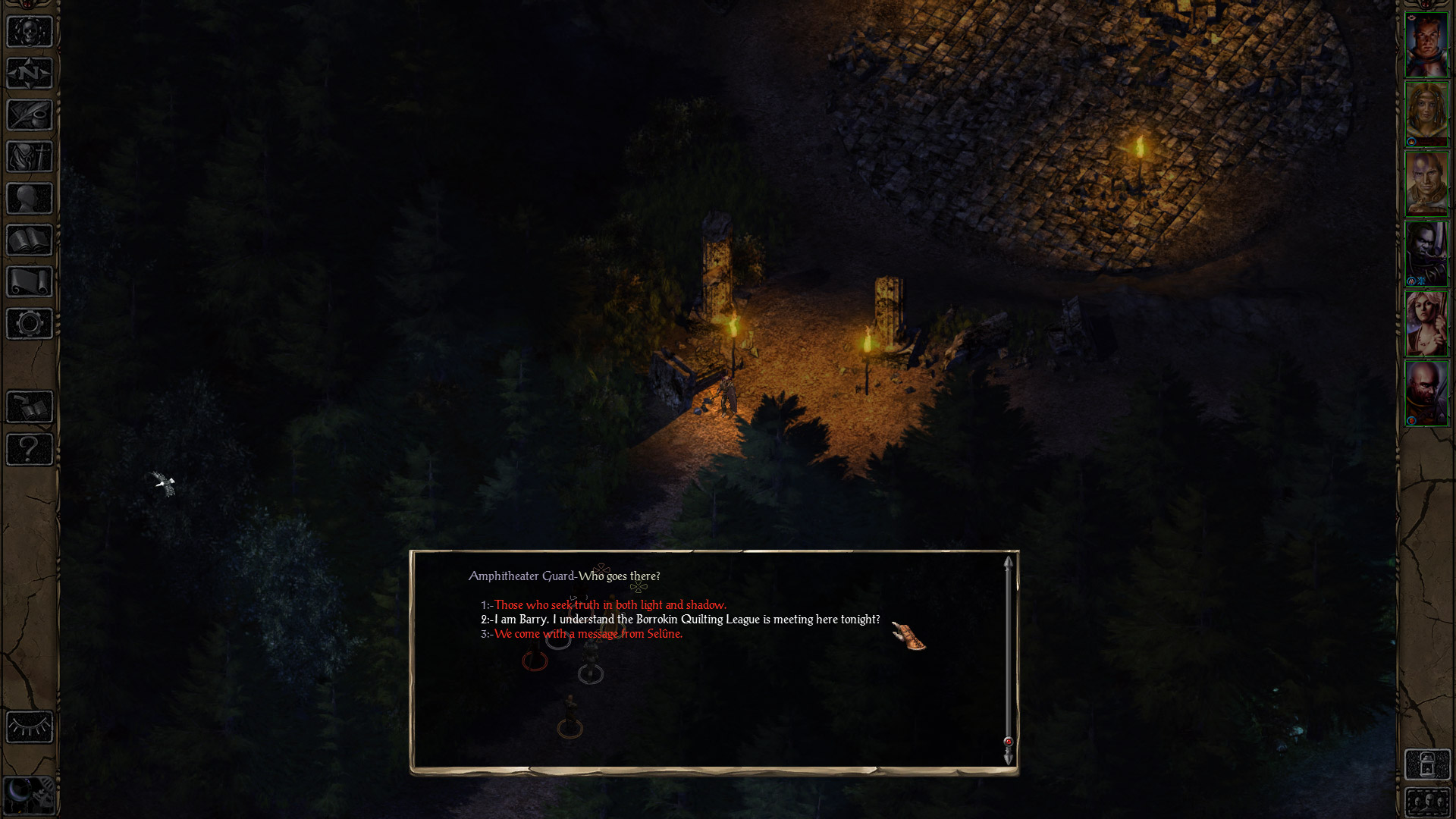Show the character record head icon
This screenshot has width=1456, height=819.
pos(30,199)
